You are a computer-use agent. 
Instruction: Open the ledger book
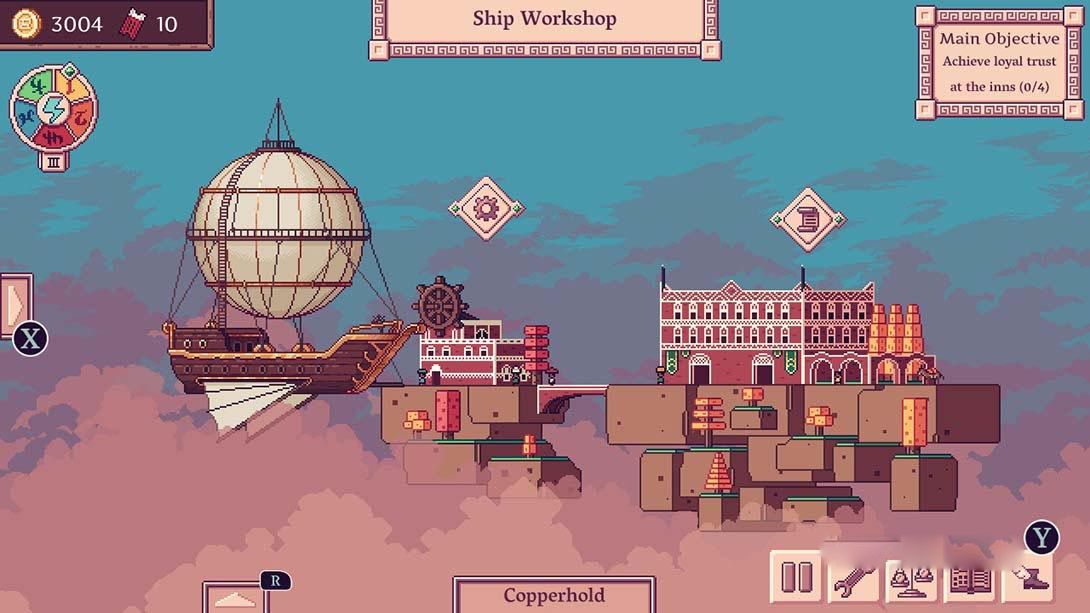[969, 578]
